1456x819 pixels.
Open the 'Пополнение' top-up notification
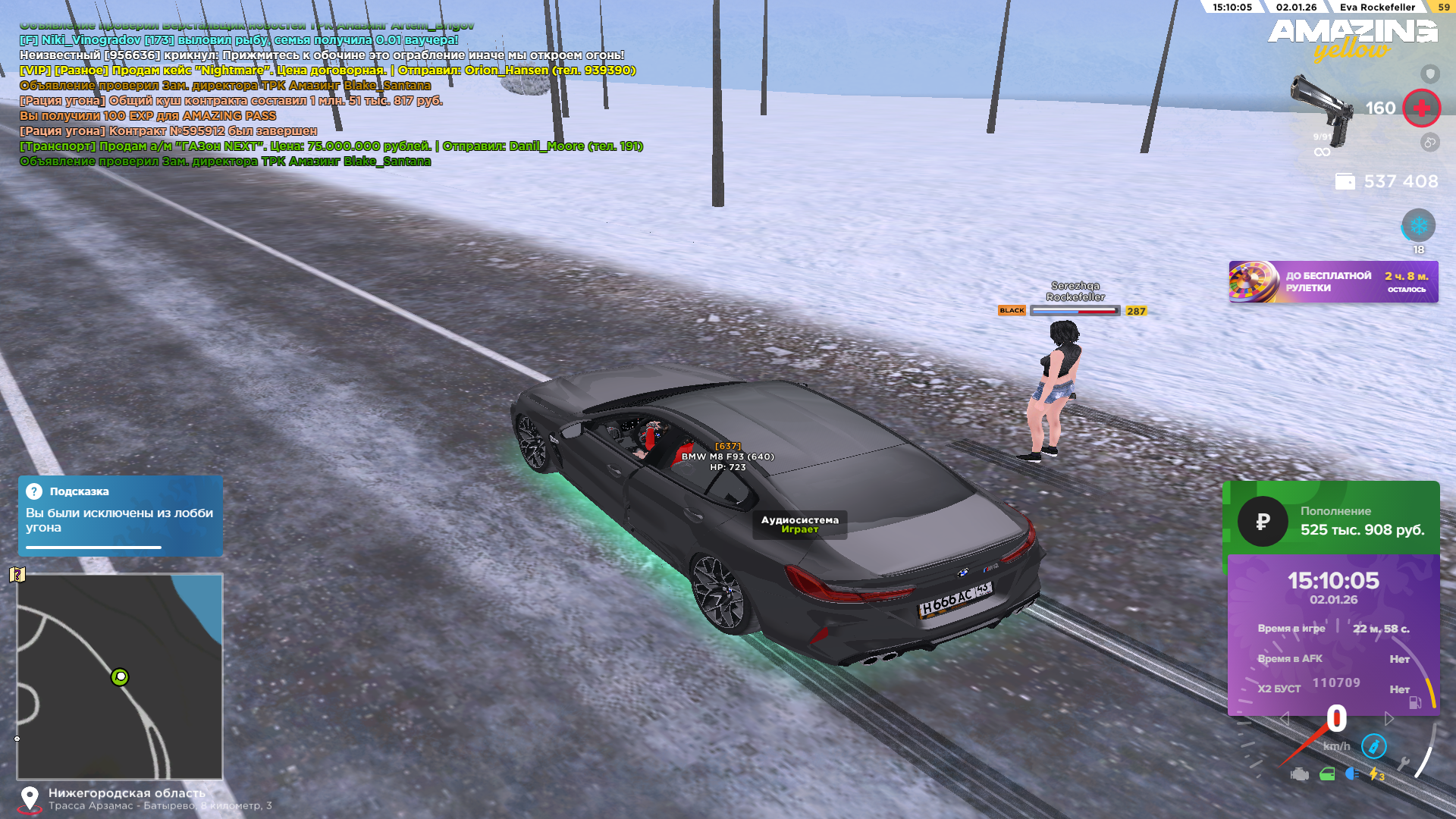[x=1333, y=521]
